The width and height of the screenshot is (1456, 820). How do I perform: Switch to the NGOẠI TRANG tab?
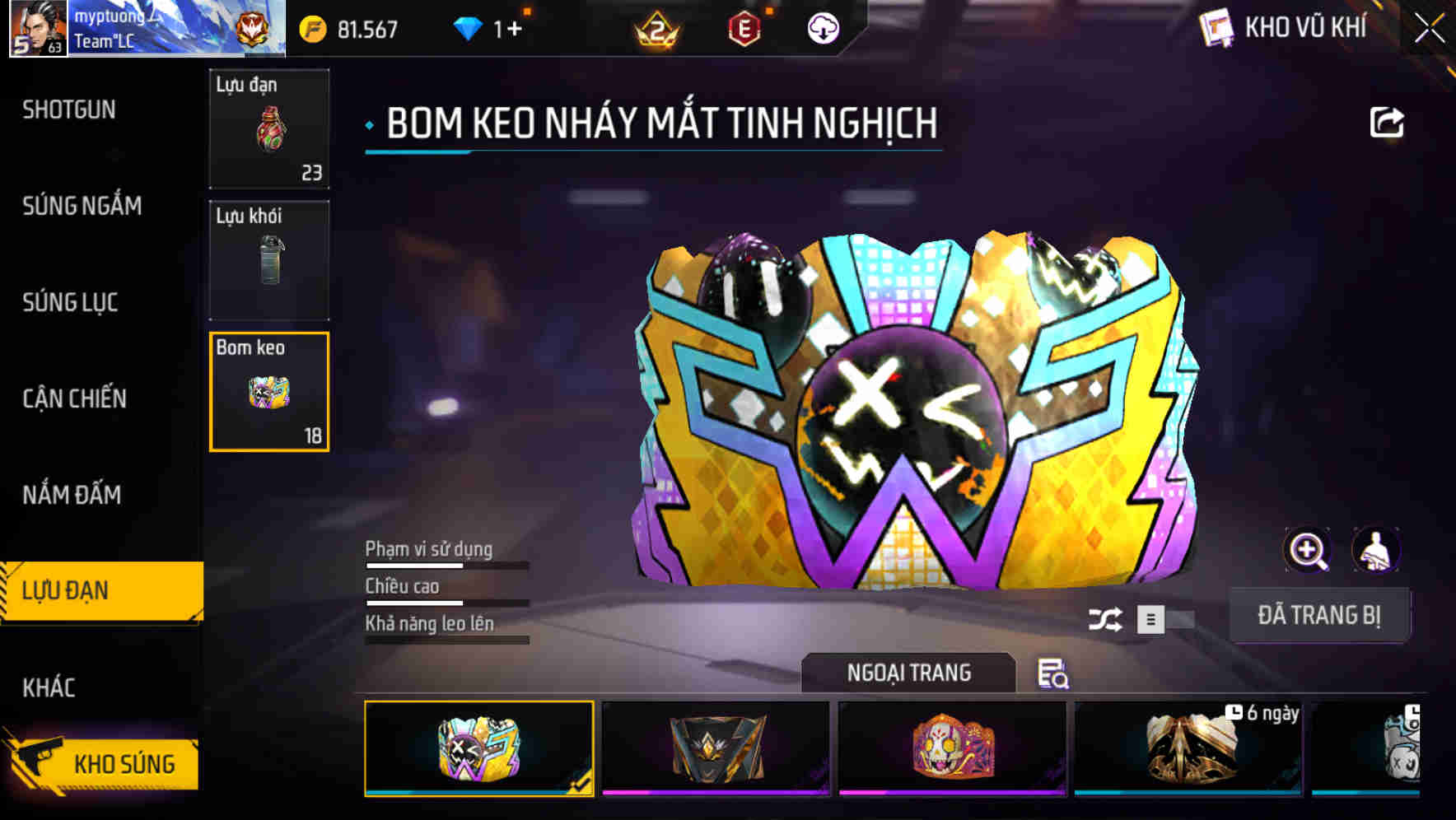click(909, 673)
